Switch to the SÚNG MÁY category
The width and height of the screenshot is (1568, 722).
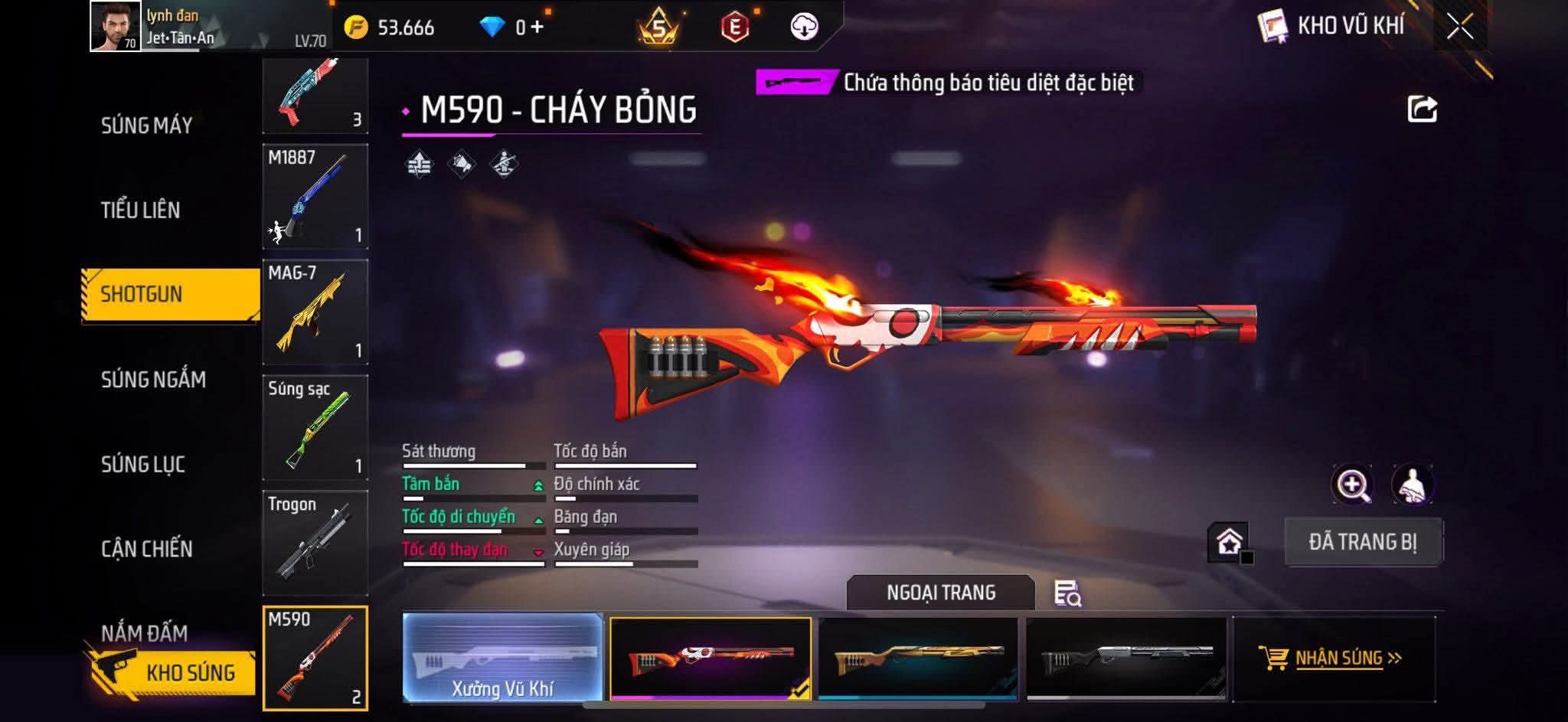[146, 126]
